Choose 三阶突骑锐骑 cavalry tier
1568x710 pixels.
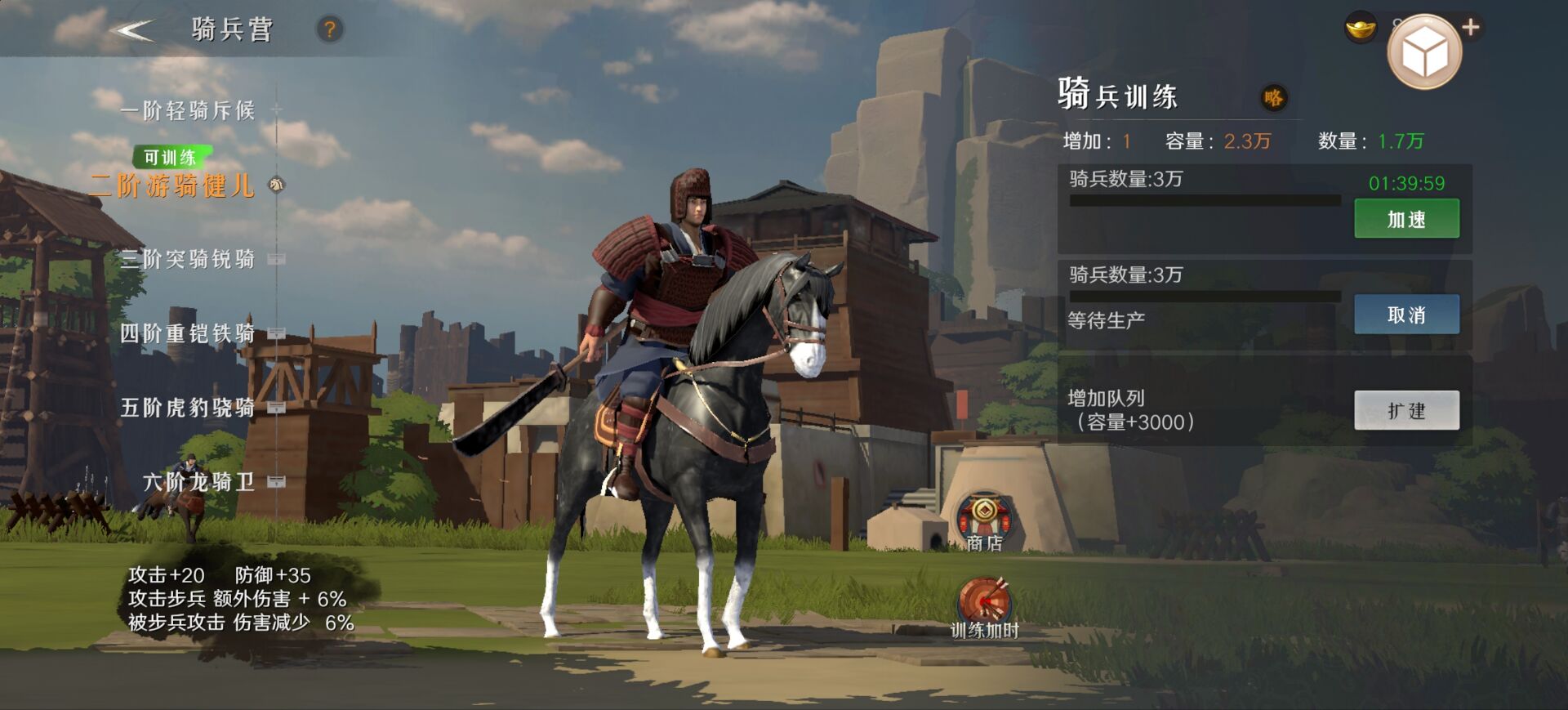click(x=188, y=259)
